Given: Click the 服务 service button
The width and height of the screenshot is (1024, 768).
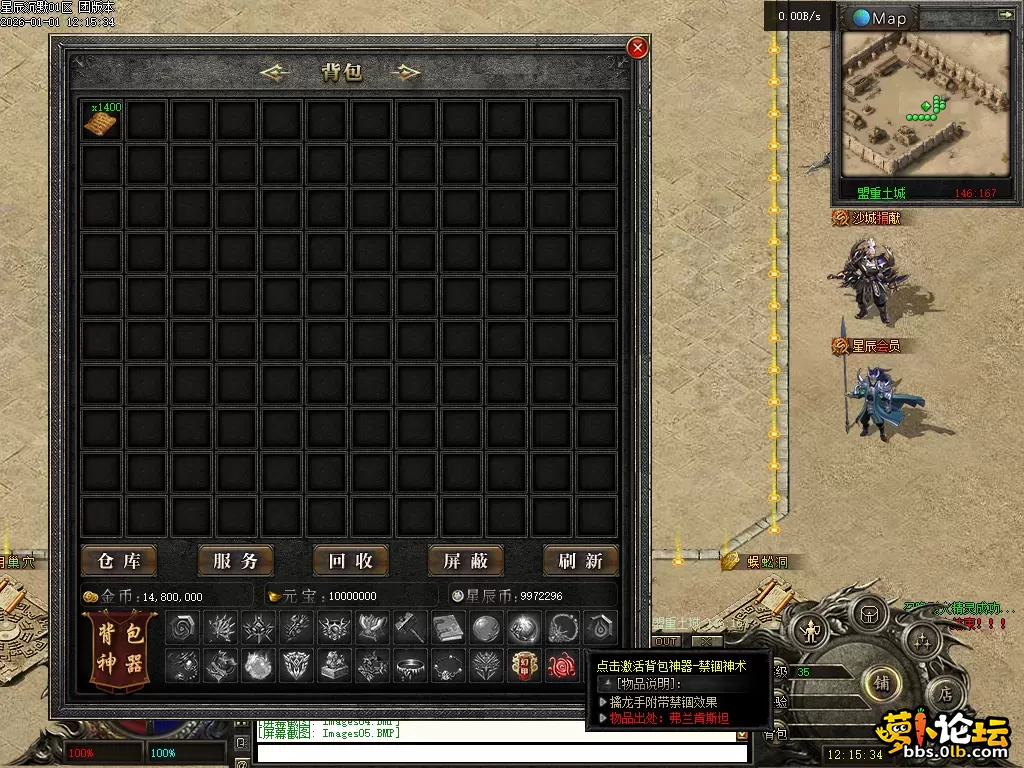Looking at the screenshot, I should pos(235,561).
